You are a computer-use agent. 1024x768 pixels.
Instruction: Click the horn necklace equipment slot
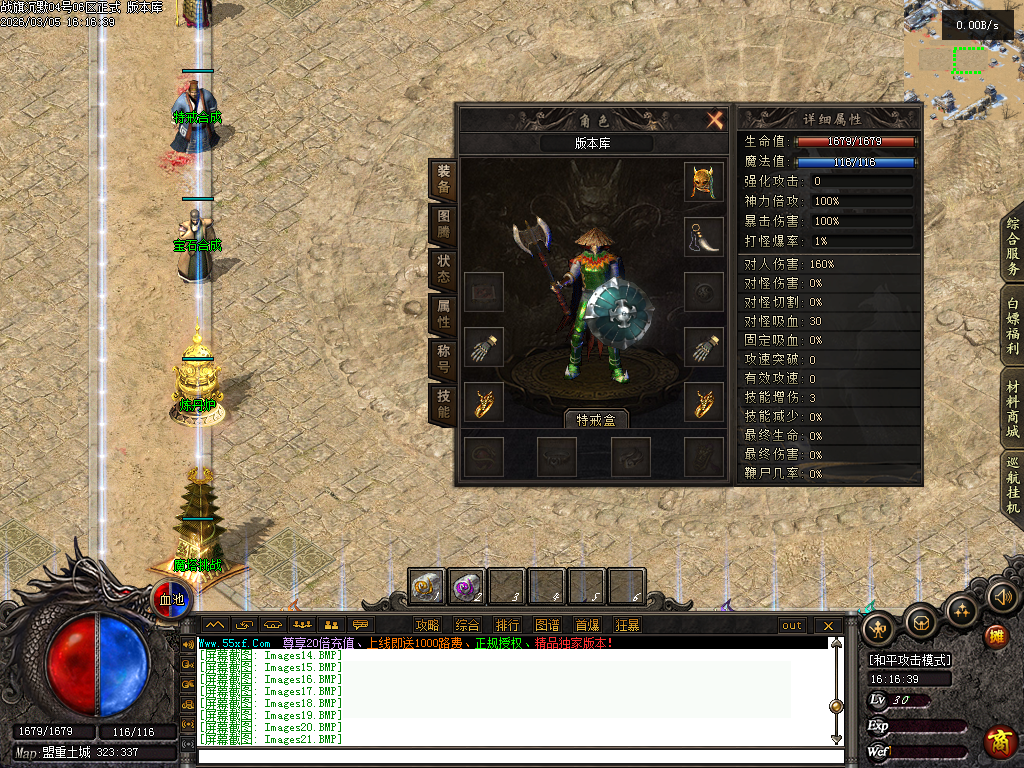point(704,237)
